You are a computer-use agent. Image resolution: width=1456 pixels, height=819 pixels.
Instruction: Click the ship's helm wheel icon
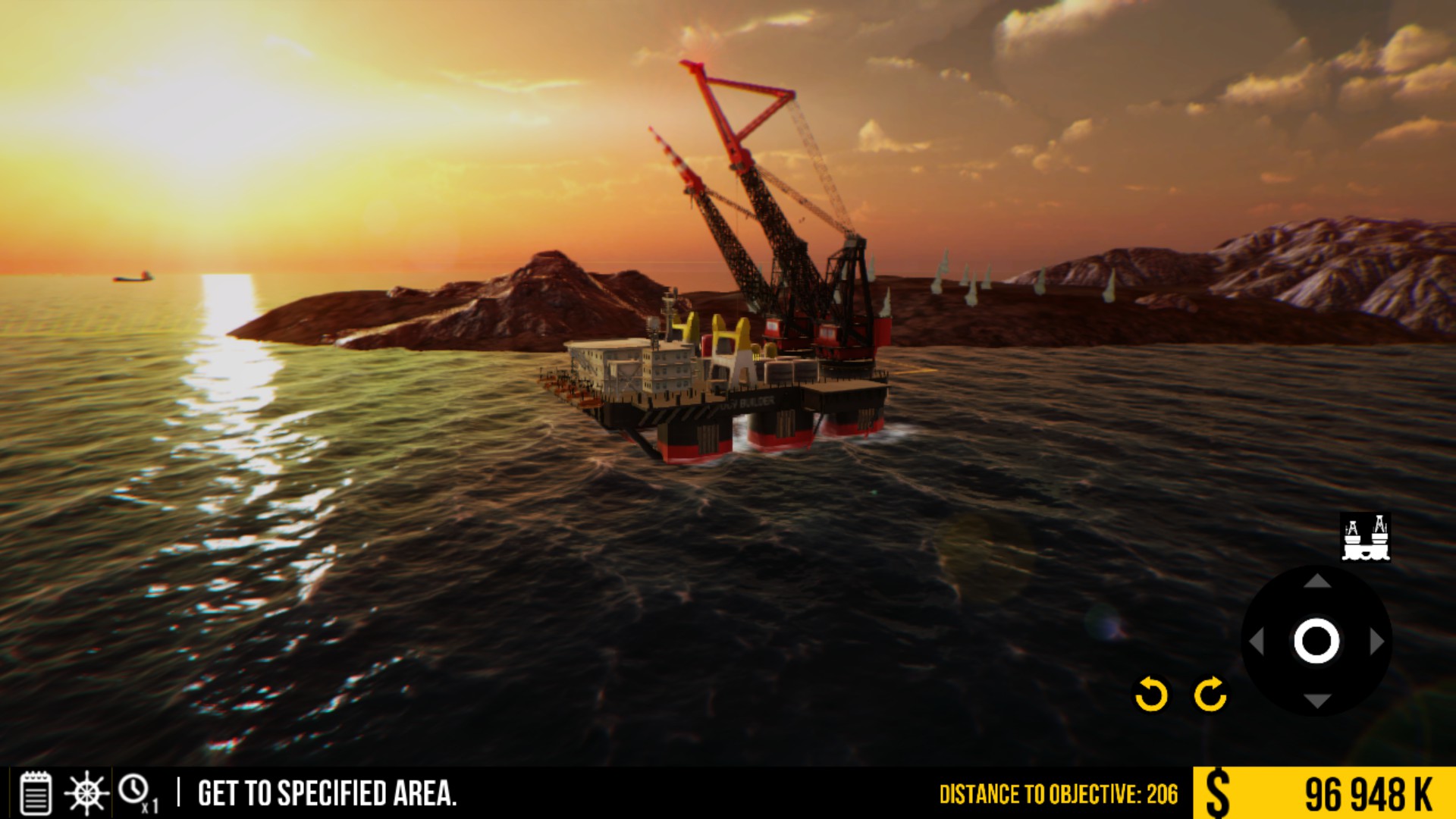(x=86, y=793)
